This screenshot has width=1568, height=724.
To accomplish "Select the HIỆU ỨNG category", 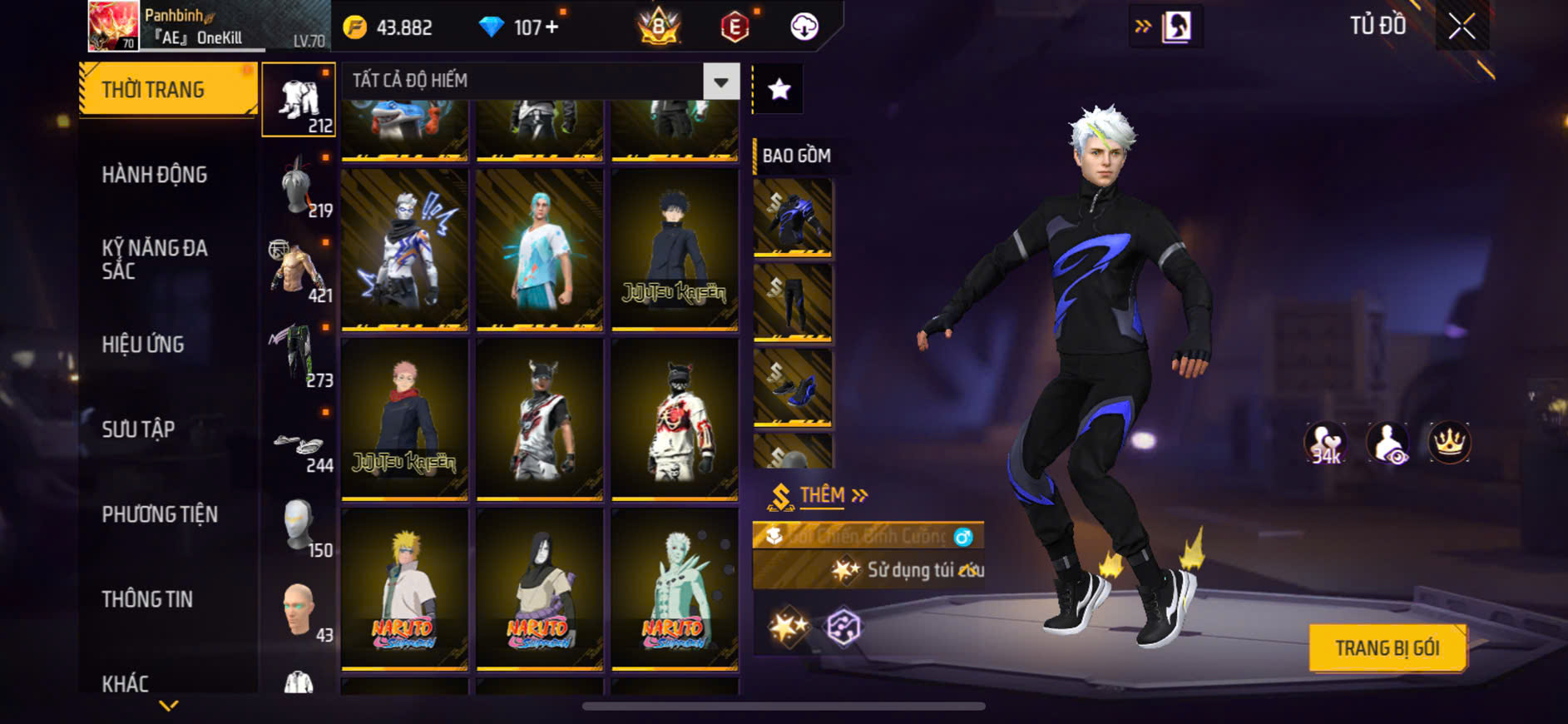I will point(143,345).
